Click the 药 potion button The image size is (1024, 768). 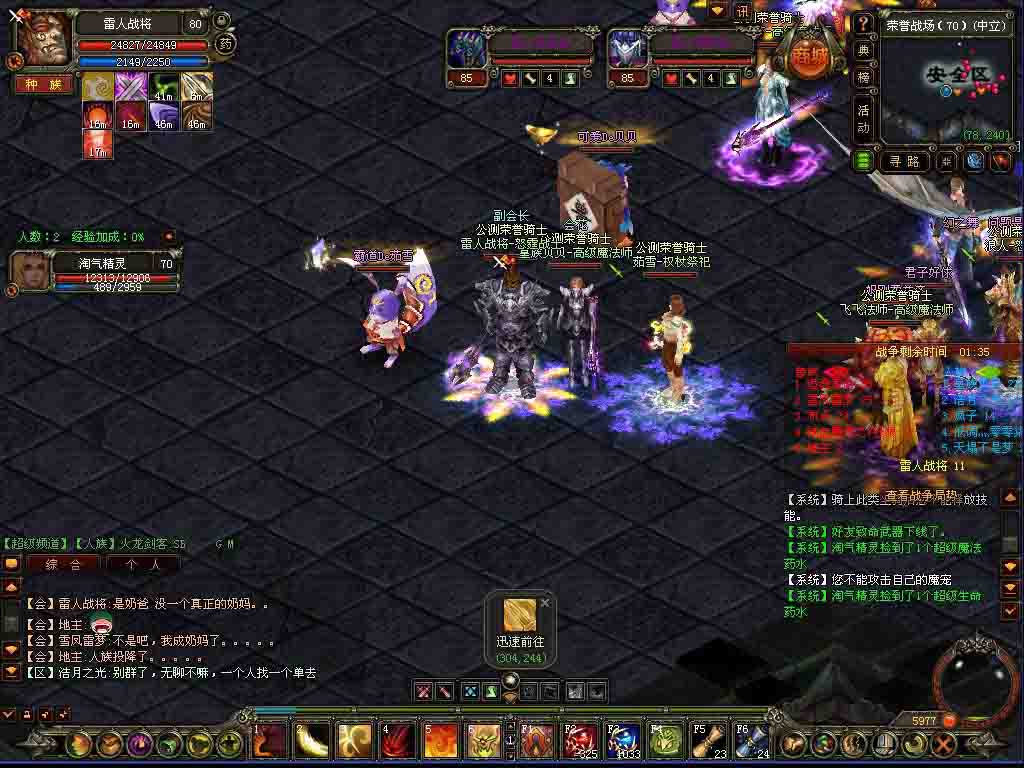pyautogui.click(x=226, y=43)
